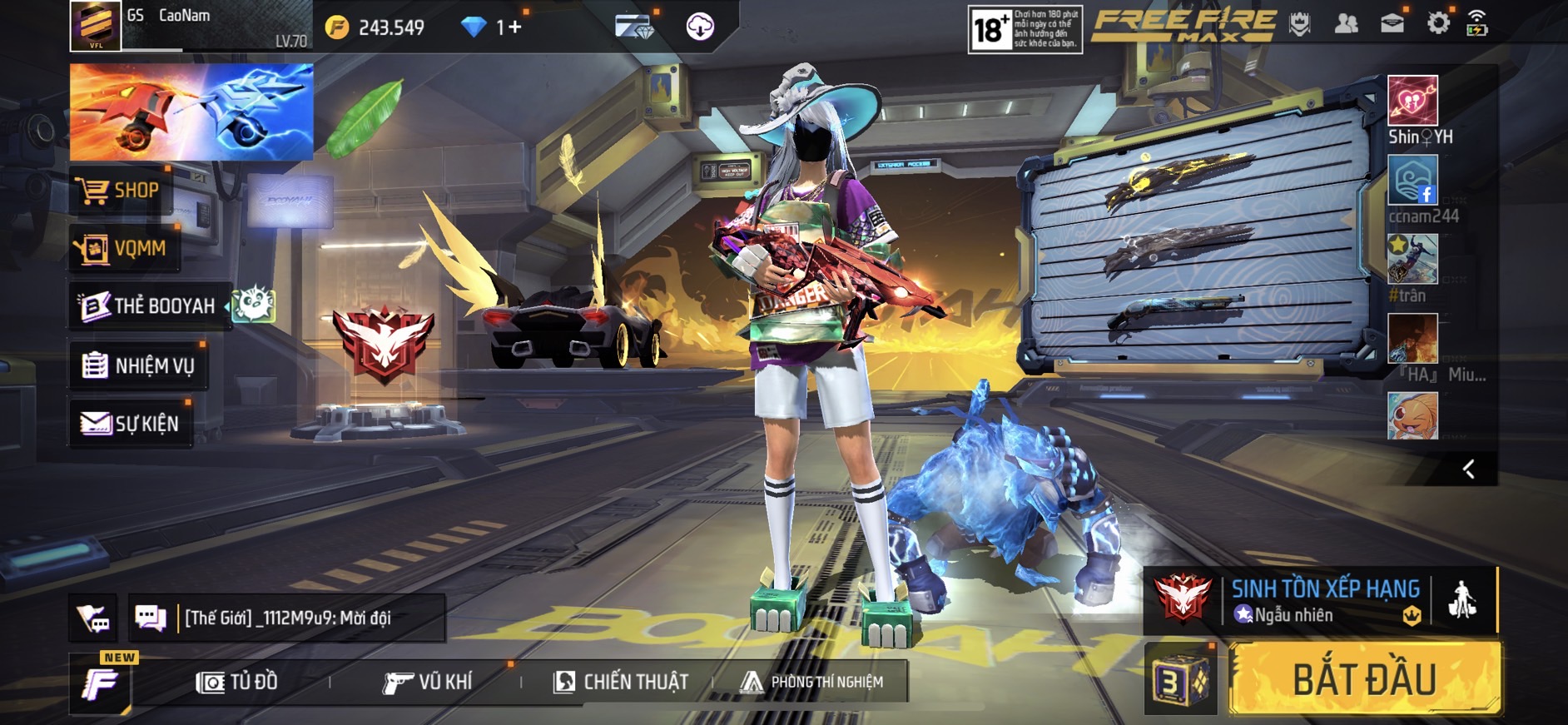The image size is (1568, 725).
Task: Open the dice box next to start button
Action: (x=1180, y=680)
